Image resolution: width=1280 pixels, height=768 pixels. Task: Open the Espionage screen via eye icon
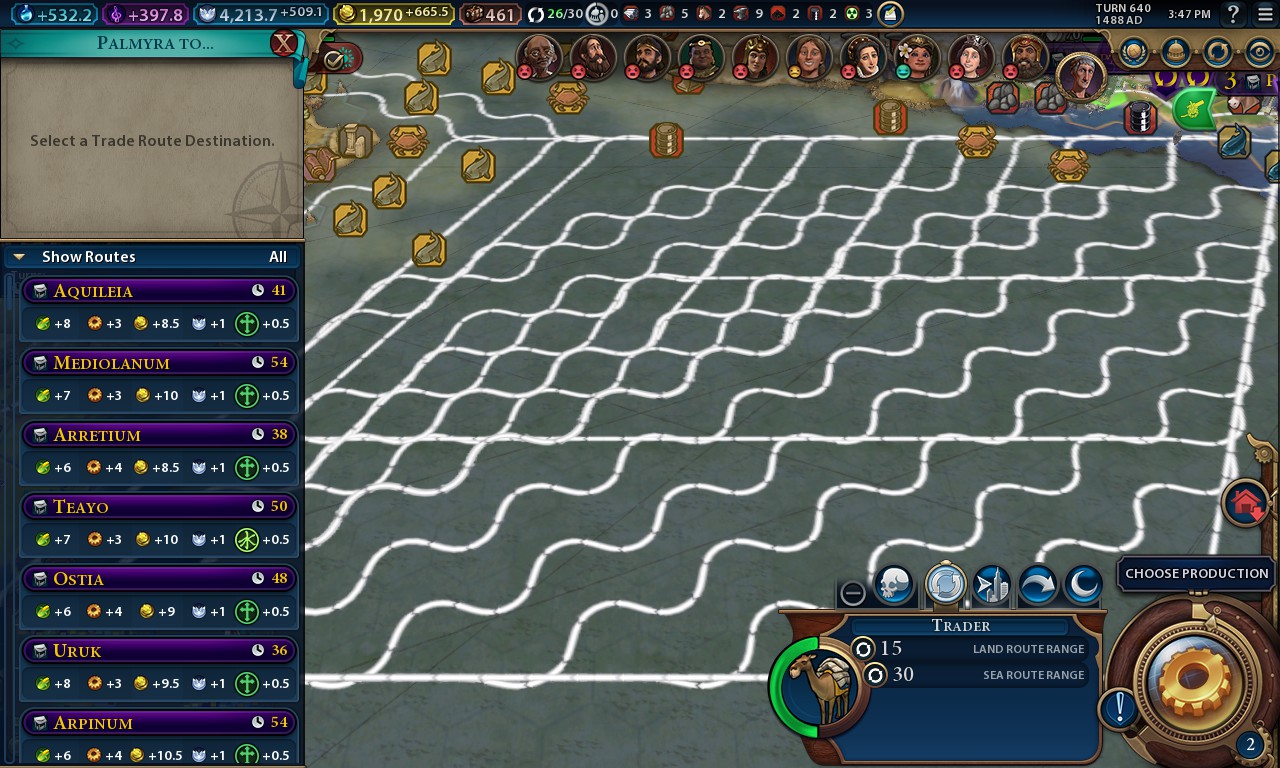pos(1260,51)
